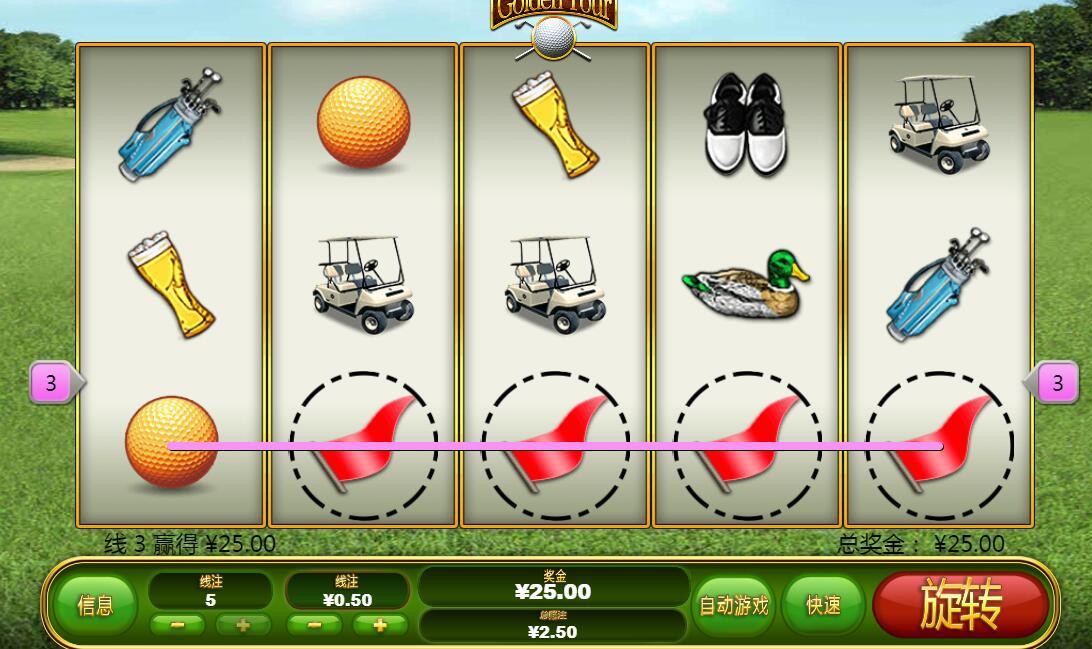Screen dimensions: 1092x649
Task: Lower the ¥0.50 line bet with minus
Action: coord(315,625)
